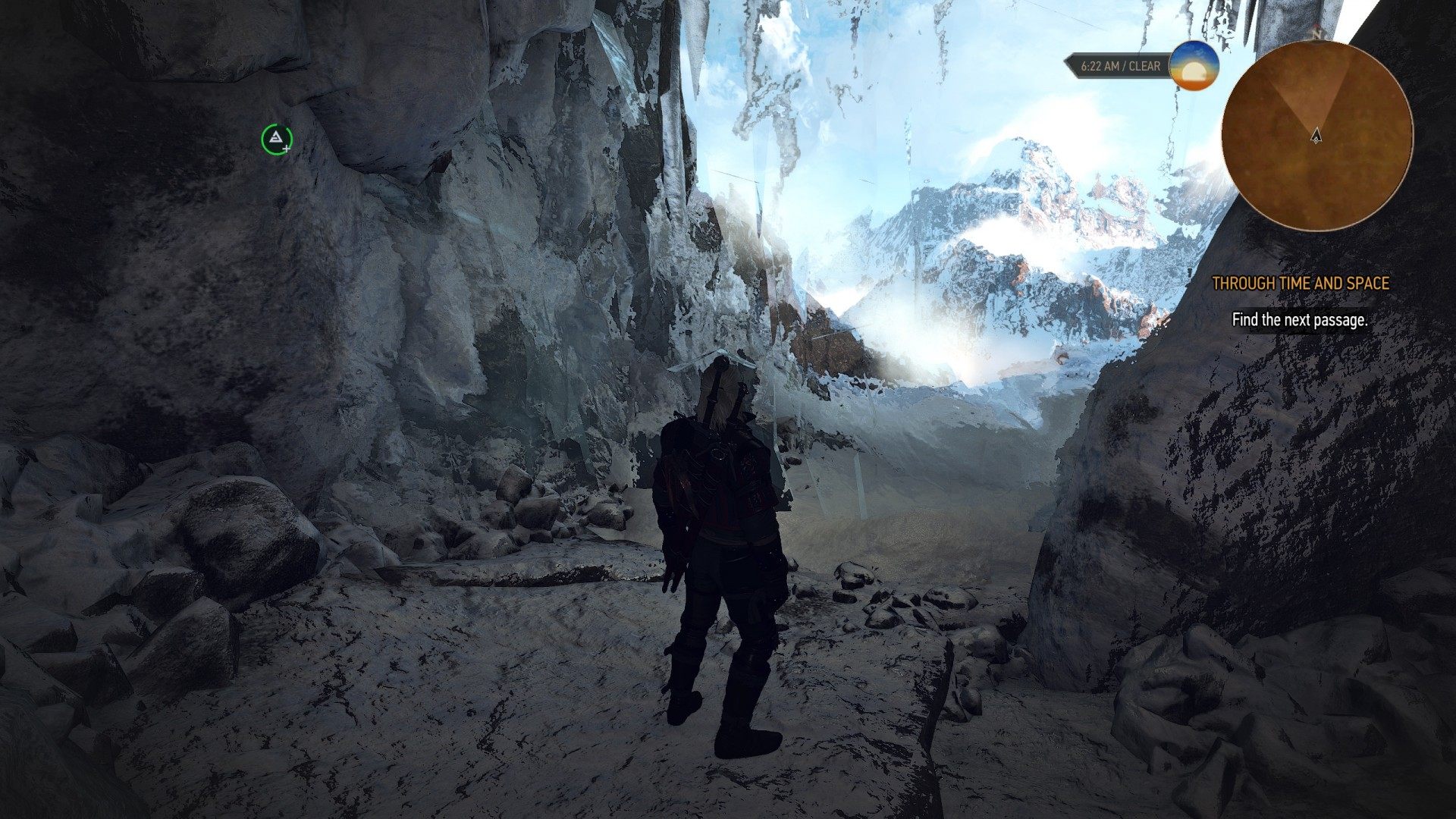1456x819 pixels.
Task: Click the player arrow on the minimap
Action: coord(1316,136)
